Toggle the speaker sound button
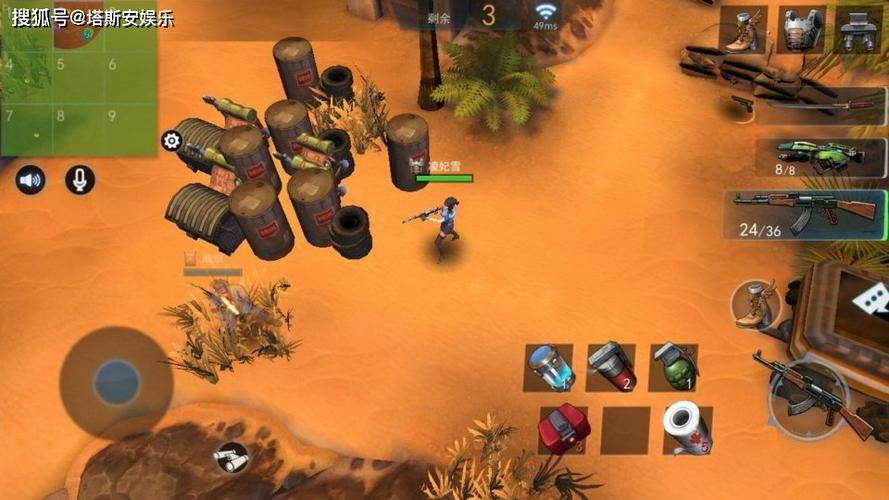 click(30, 180)
